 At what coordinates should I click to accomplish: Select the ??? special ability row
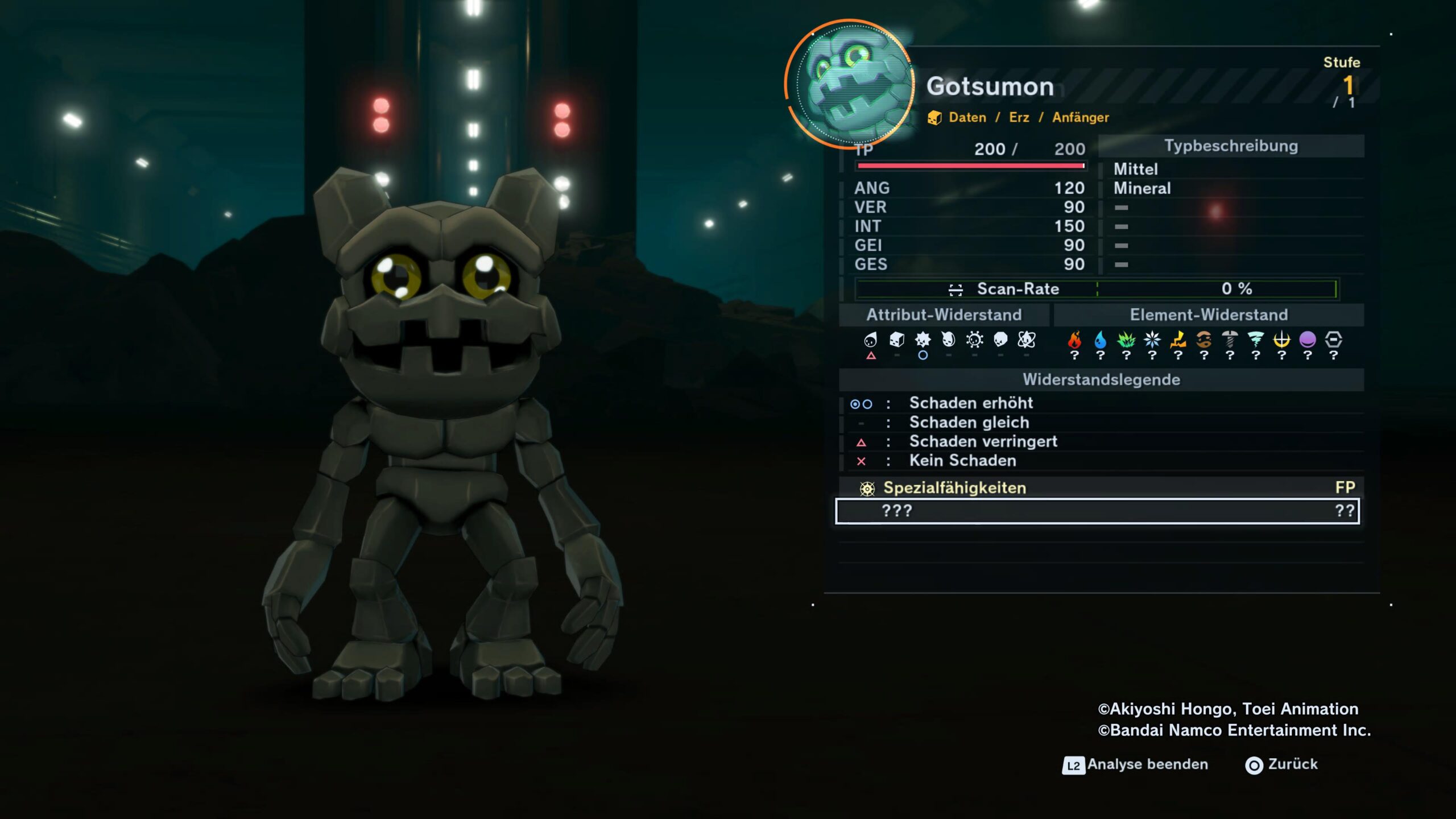pyautogui.click(x=1097, y=511)
